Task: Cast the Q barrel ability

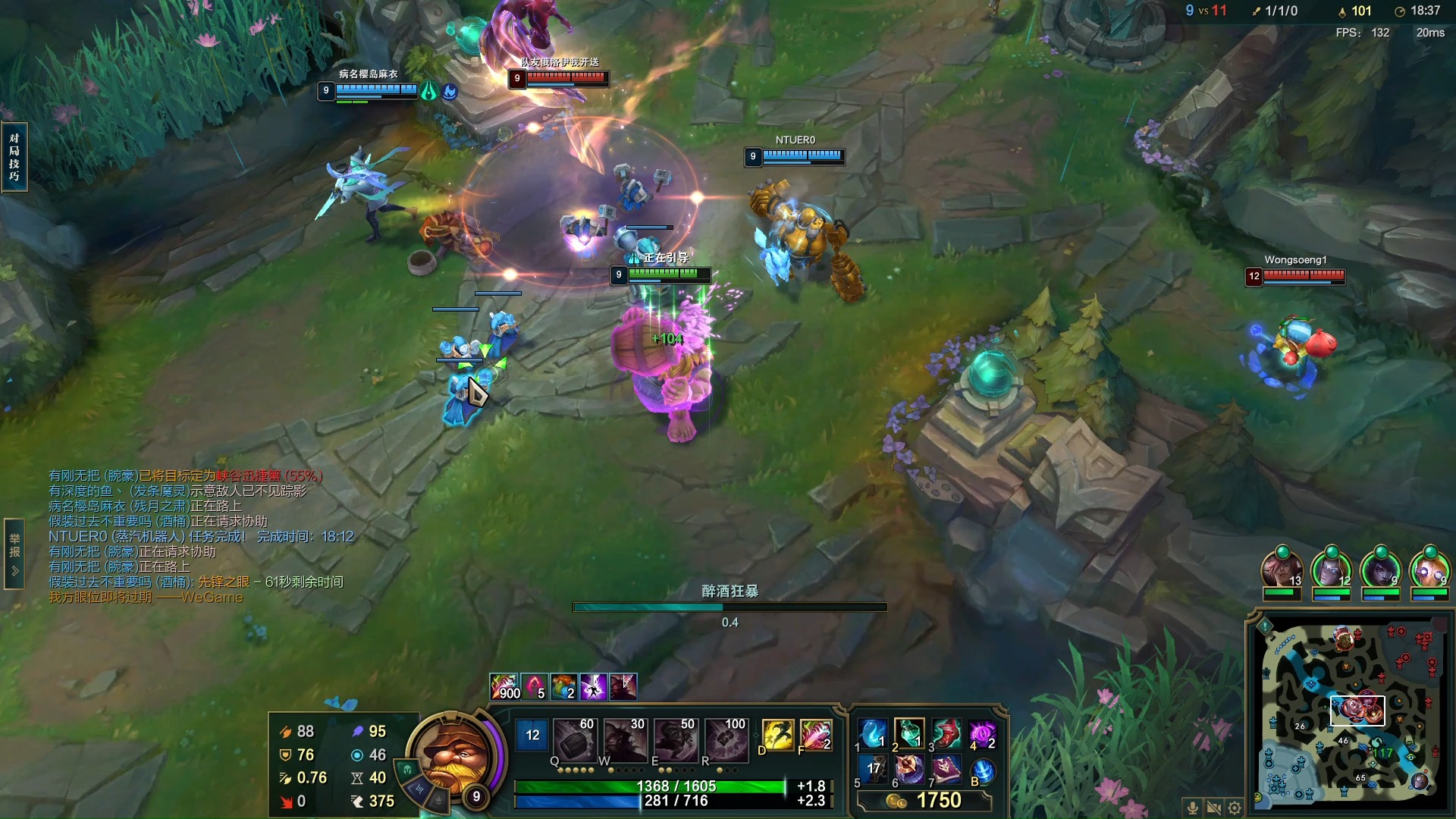Action: point(573,739)
